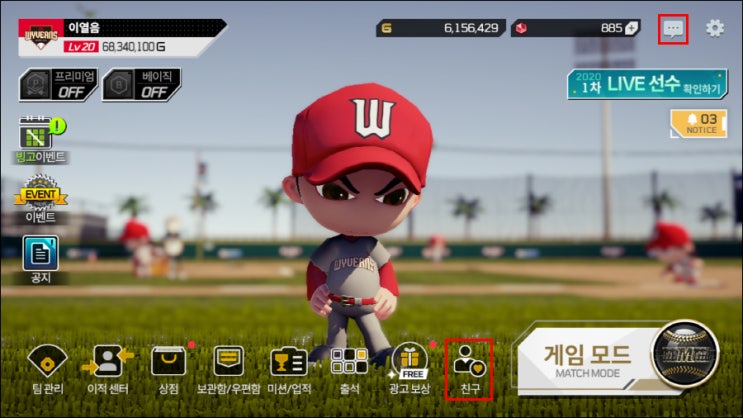Open the 빙고이벤트 bingo event
The height and width of the screenshot is (418, 743).
[38, 136]
